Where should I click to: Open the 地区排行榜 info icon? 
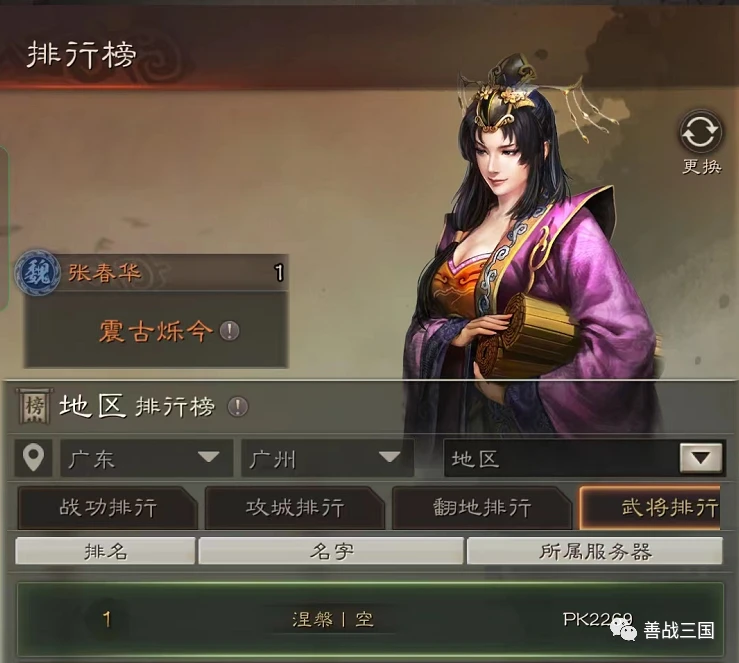[237, 407]
